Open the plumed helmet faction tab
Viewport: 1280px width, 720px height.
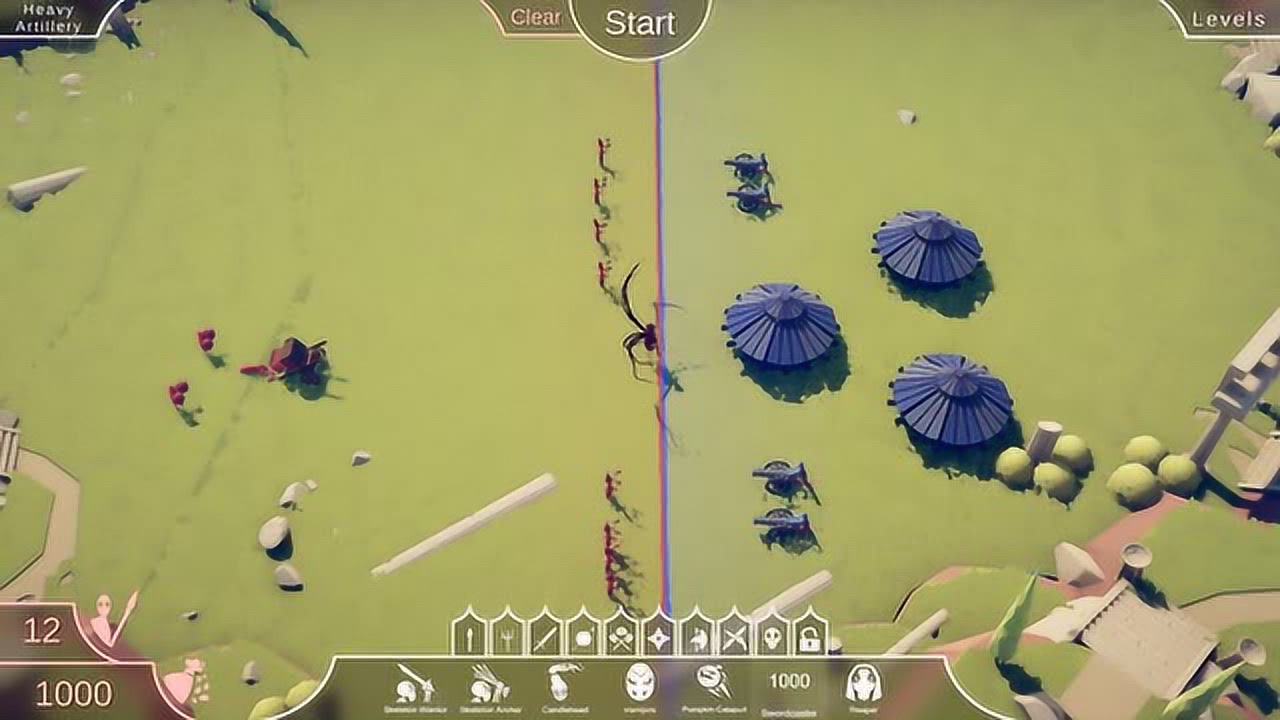697,636
